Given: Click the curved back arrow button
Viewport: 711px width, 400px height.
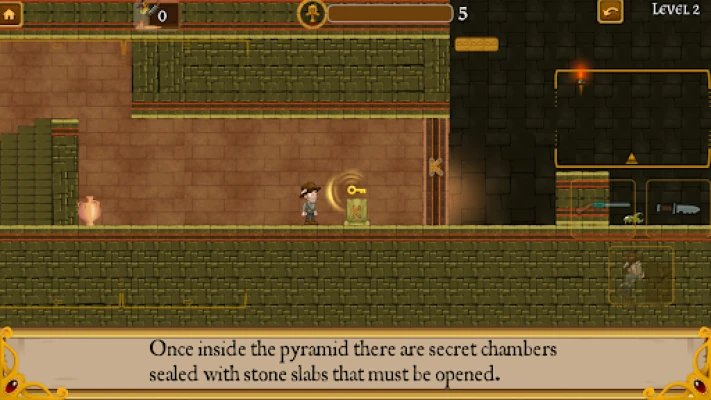Looking at the screenshot, I should pyautogui.click(x=610, y=12).
